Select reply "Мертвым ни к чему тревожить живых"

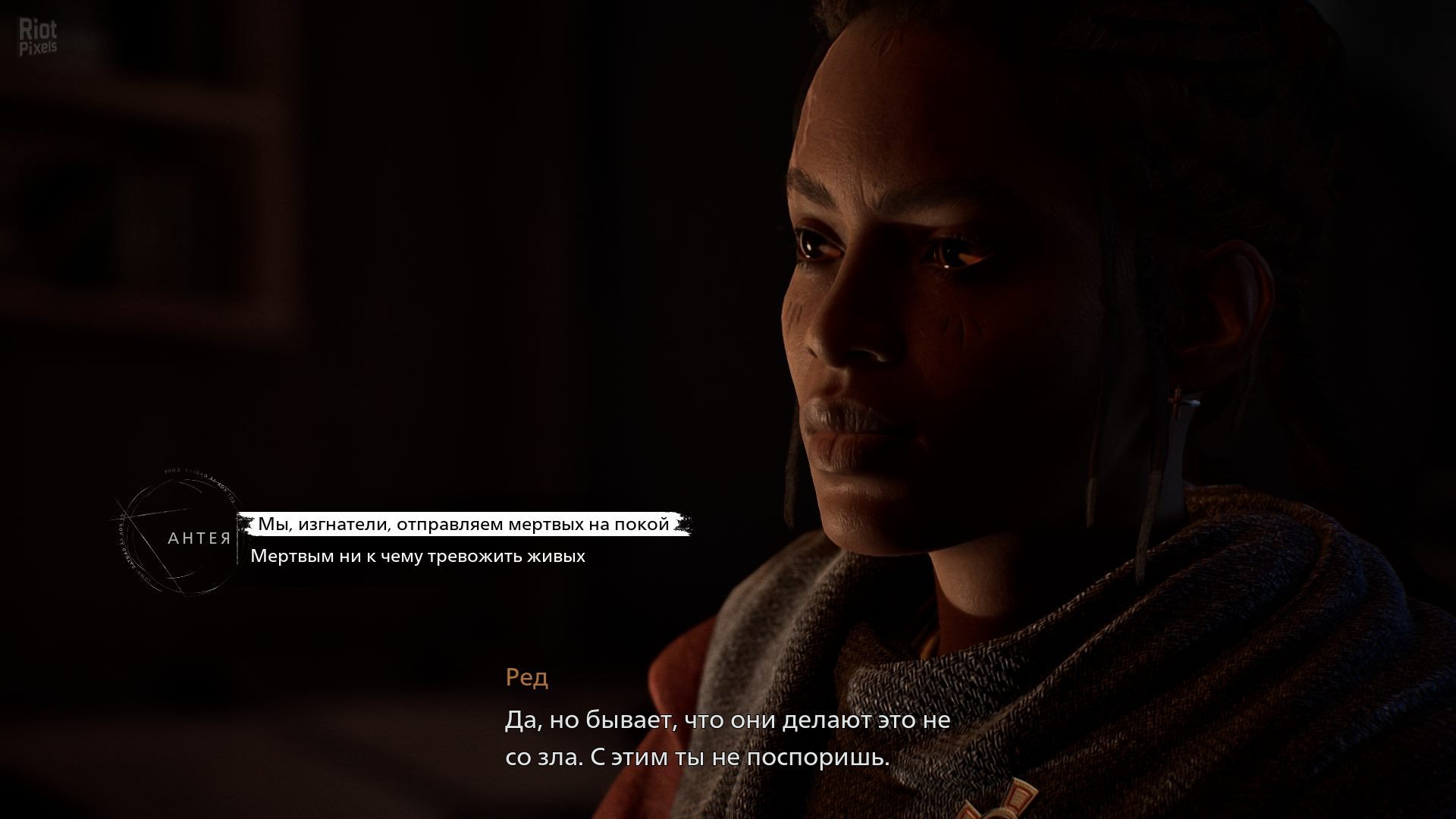click(x=418, y=557)
